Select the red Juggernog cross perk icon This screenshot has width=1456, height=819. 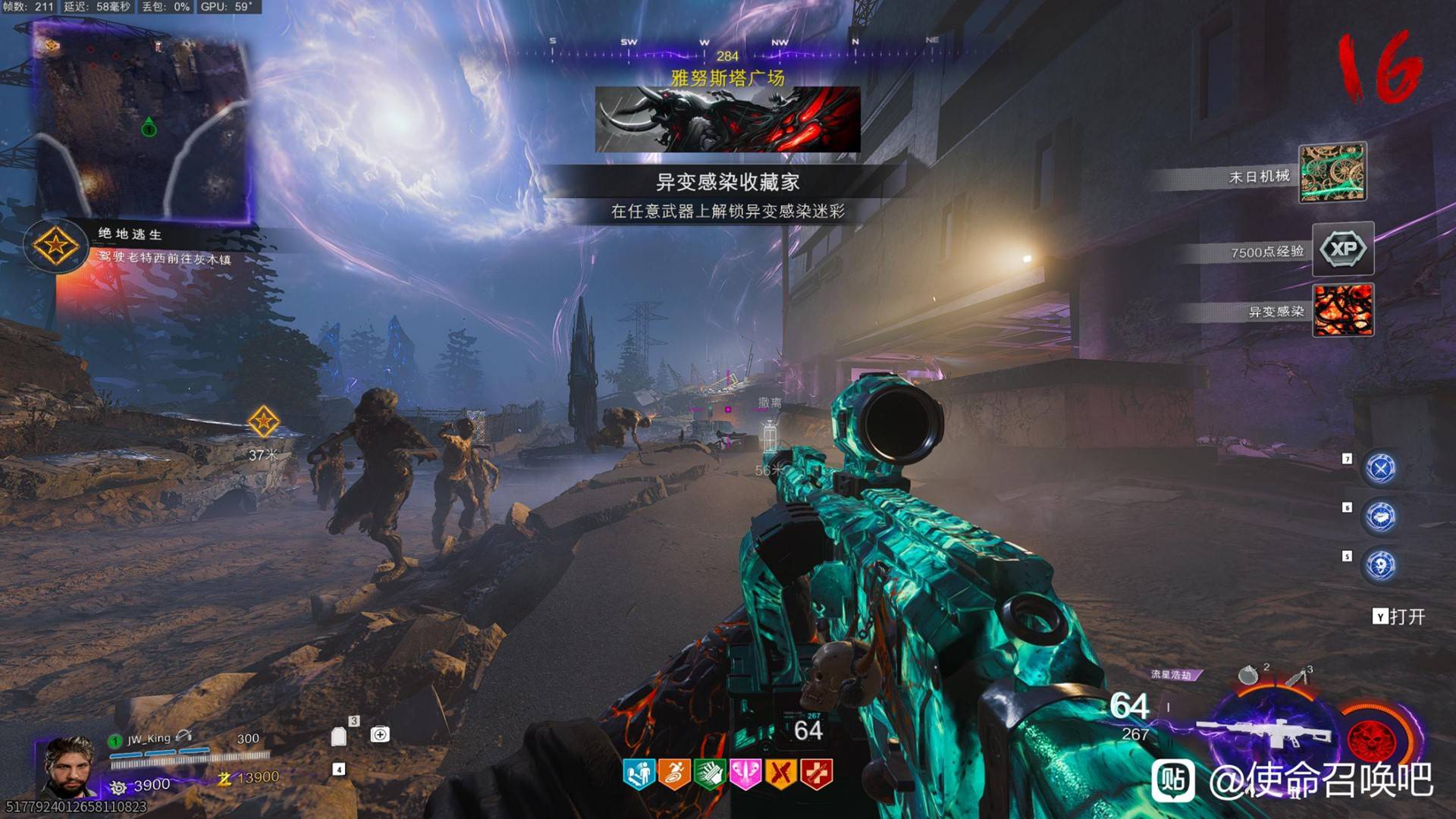coord(817,774)
